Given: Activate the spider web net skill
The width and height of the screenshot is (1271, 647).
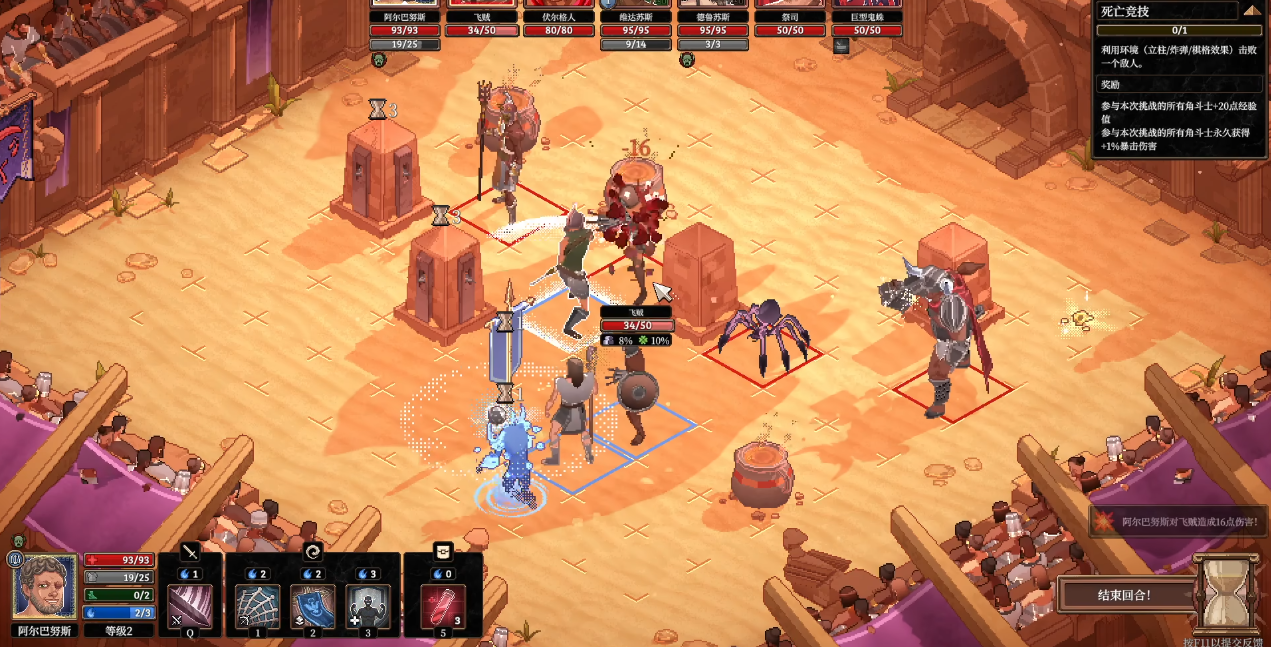Looking at the screenshot, I should (257, 606).
